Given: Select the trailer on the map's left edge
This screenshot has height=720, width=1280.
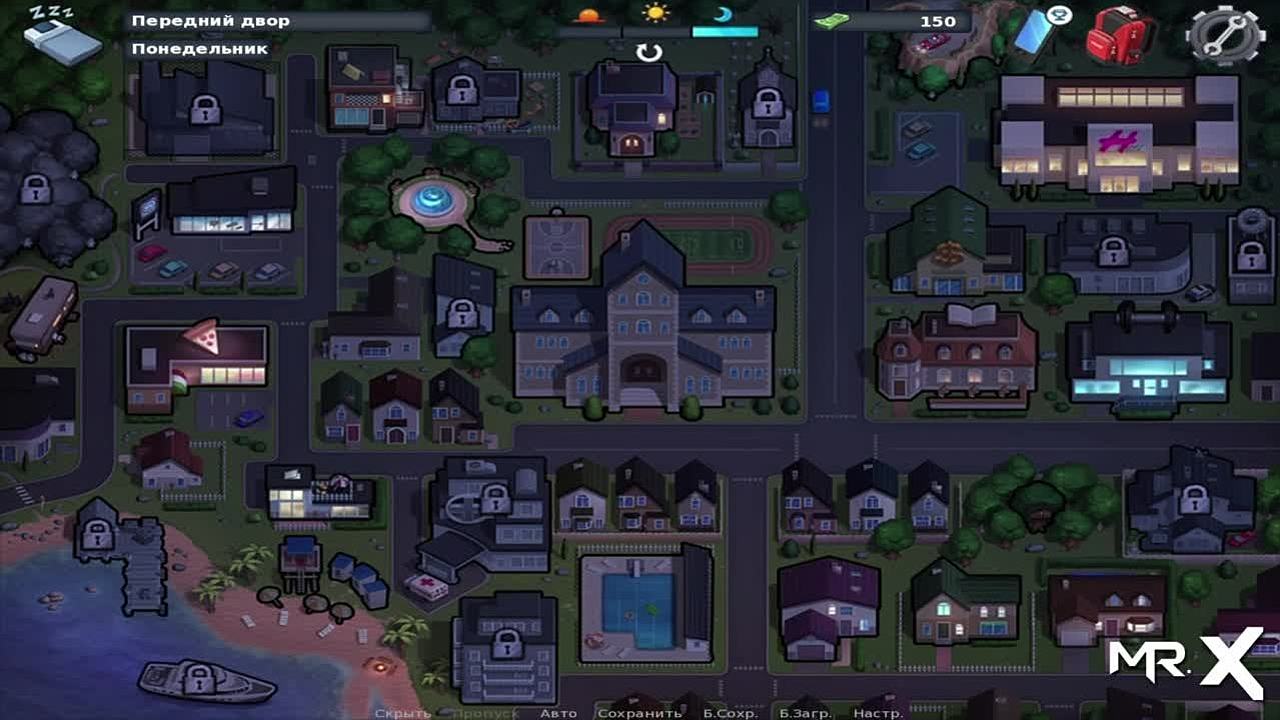Looking at the screenshot, I should (42, 317).
